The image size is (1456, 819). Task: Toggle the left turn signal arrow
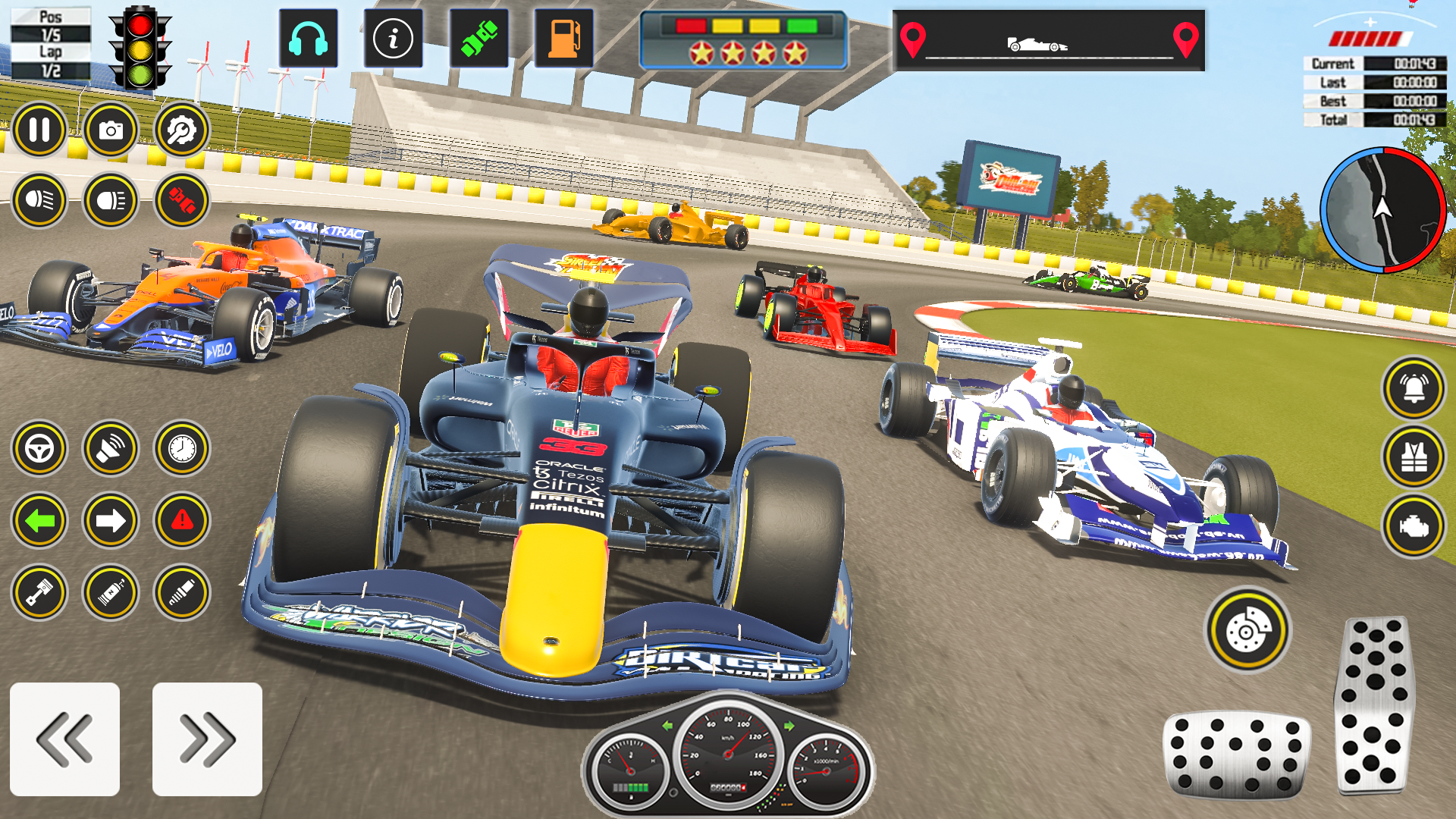click(39, 520)
